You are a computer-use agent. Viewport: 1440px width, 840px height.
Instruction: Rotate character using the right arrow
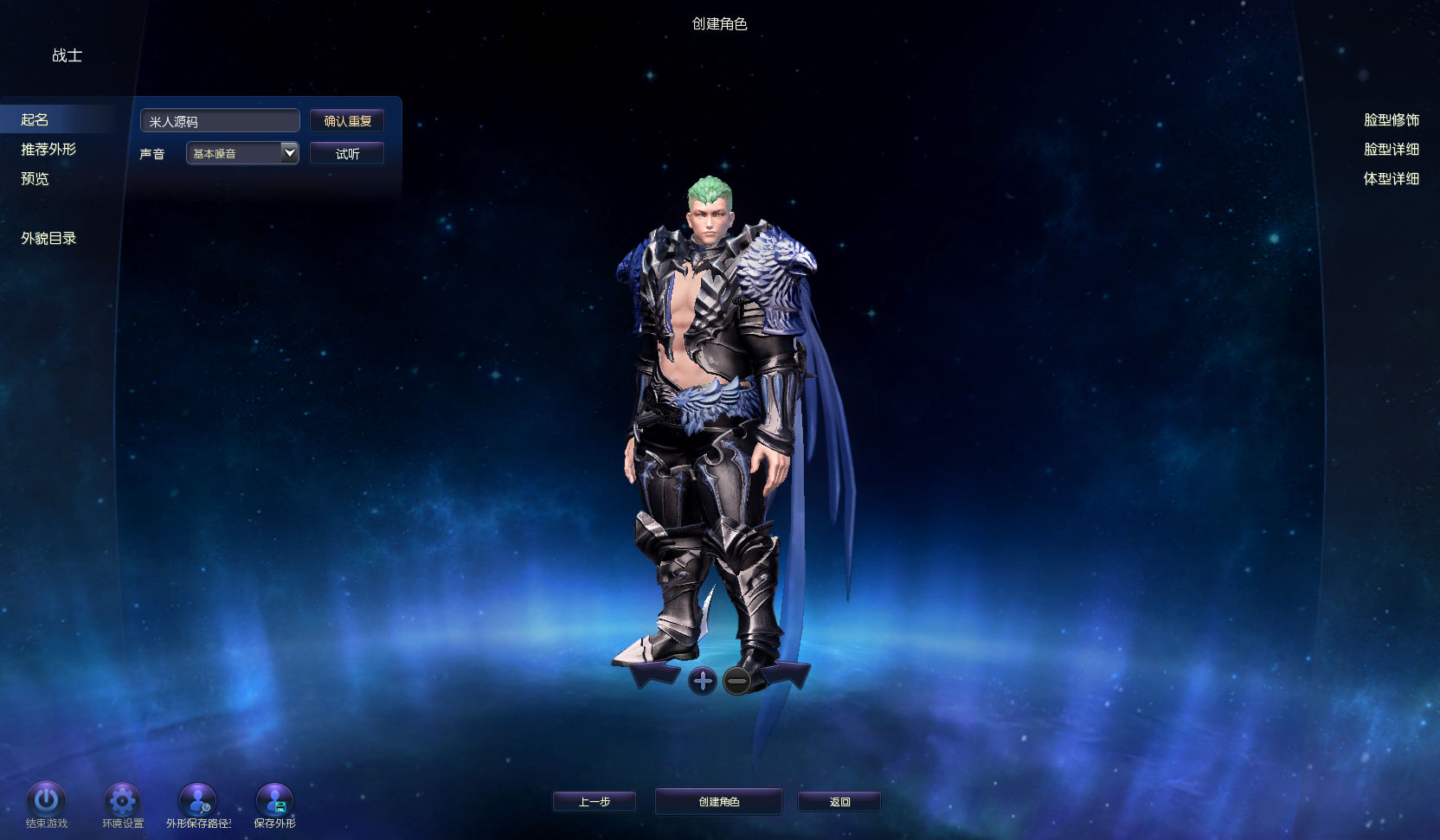(x=787, y=675)
